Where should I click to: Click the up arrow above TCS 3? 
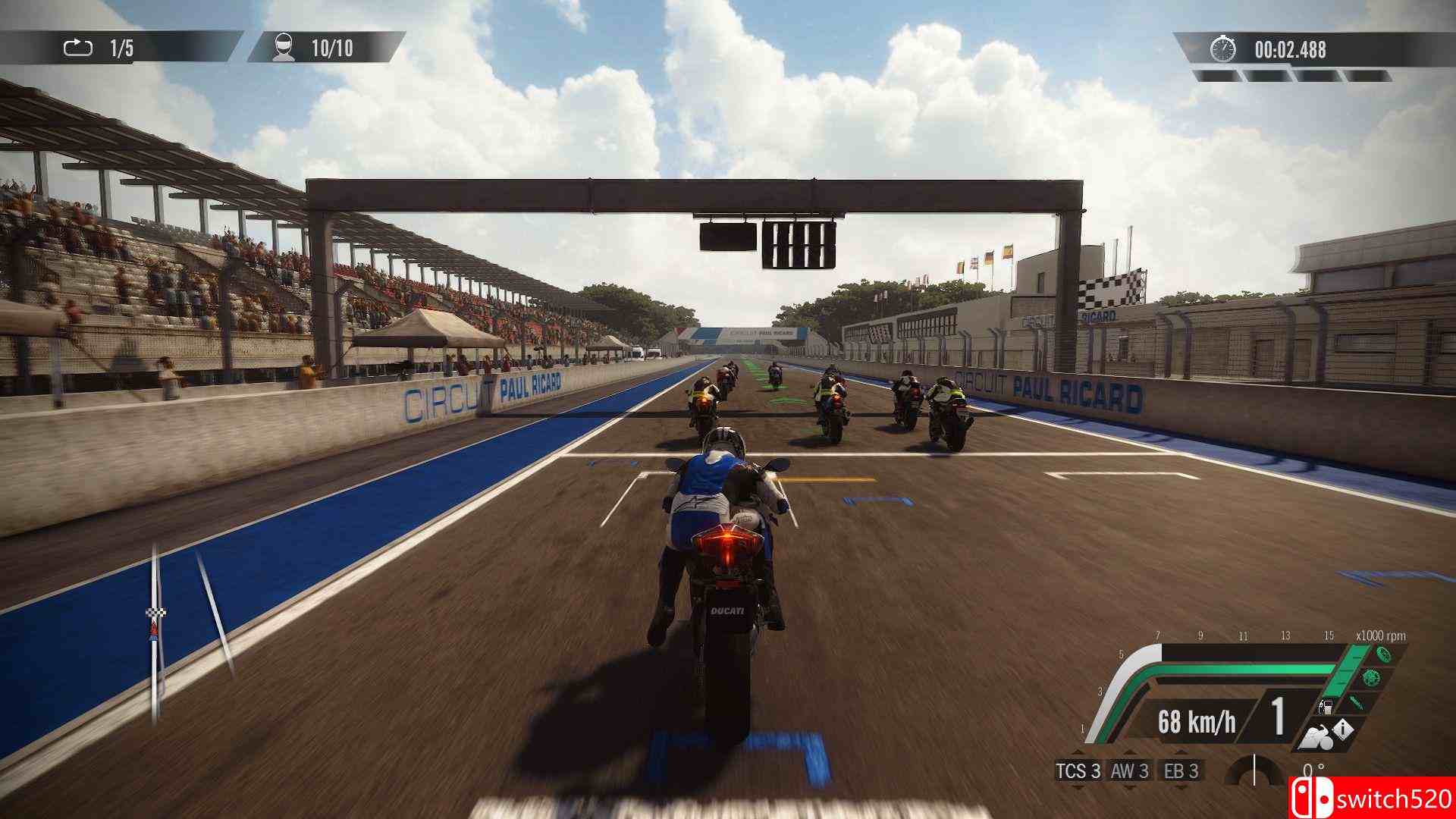[x=1078, y=753]
